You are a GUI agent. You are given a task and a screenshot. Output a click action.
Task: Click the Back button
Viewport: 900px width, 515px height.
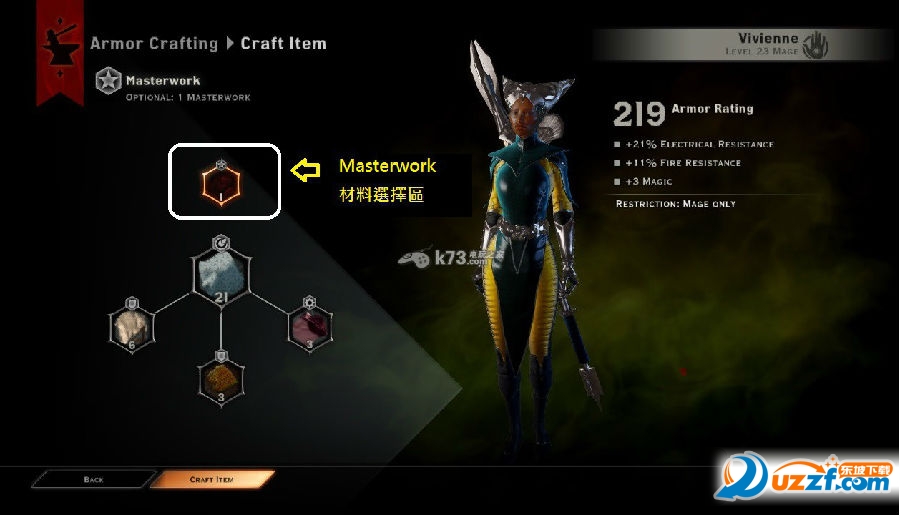click(92, 480)
